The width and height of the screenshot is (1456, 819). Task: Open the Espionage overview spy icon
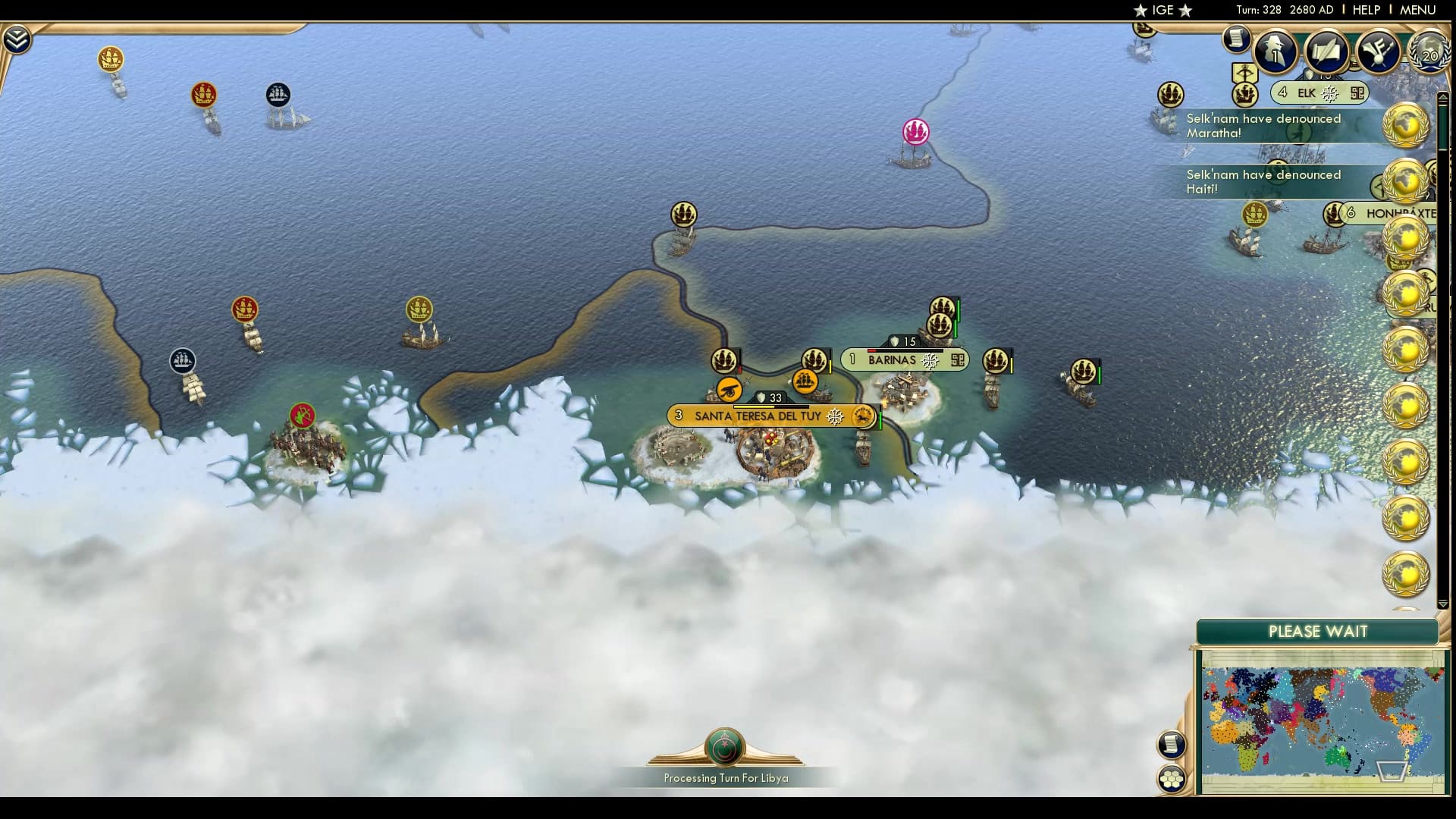1274,52
